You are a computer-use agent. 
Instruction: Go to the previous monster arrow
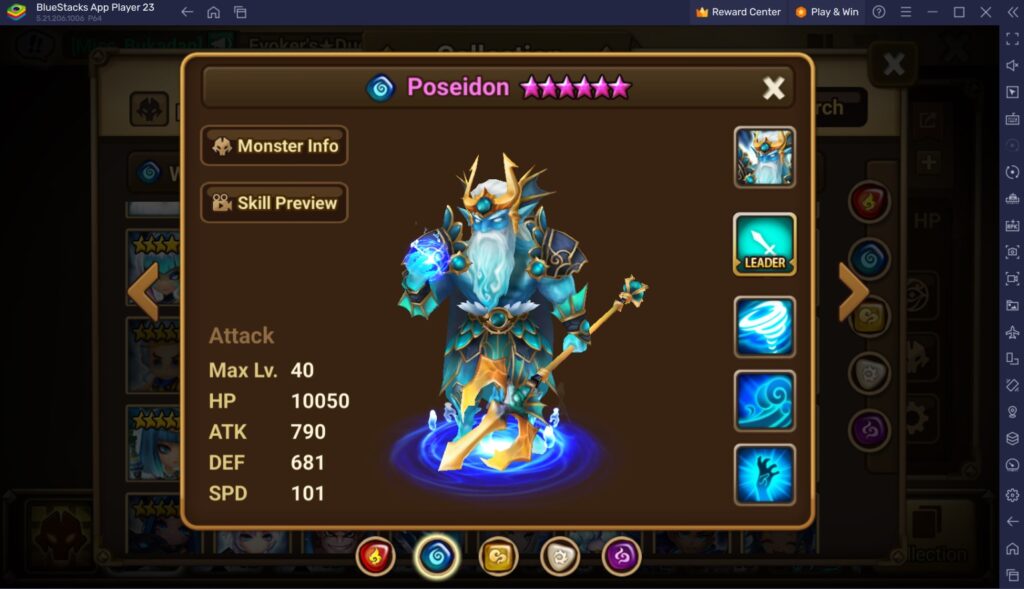pyautogui.click(x=144, y=292)
